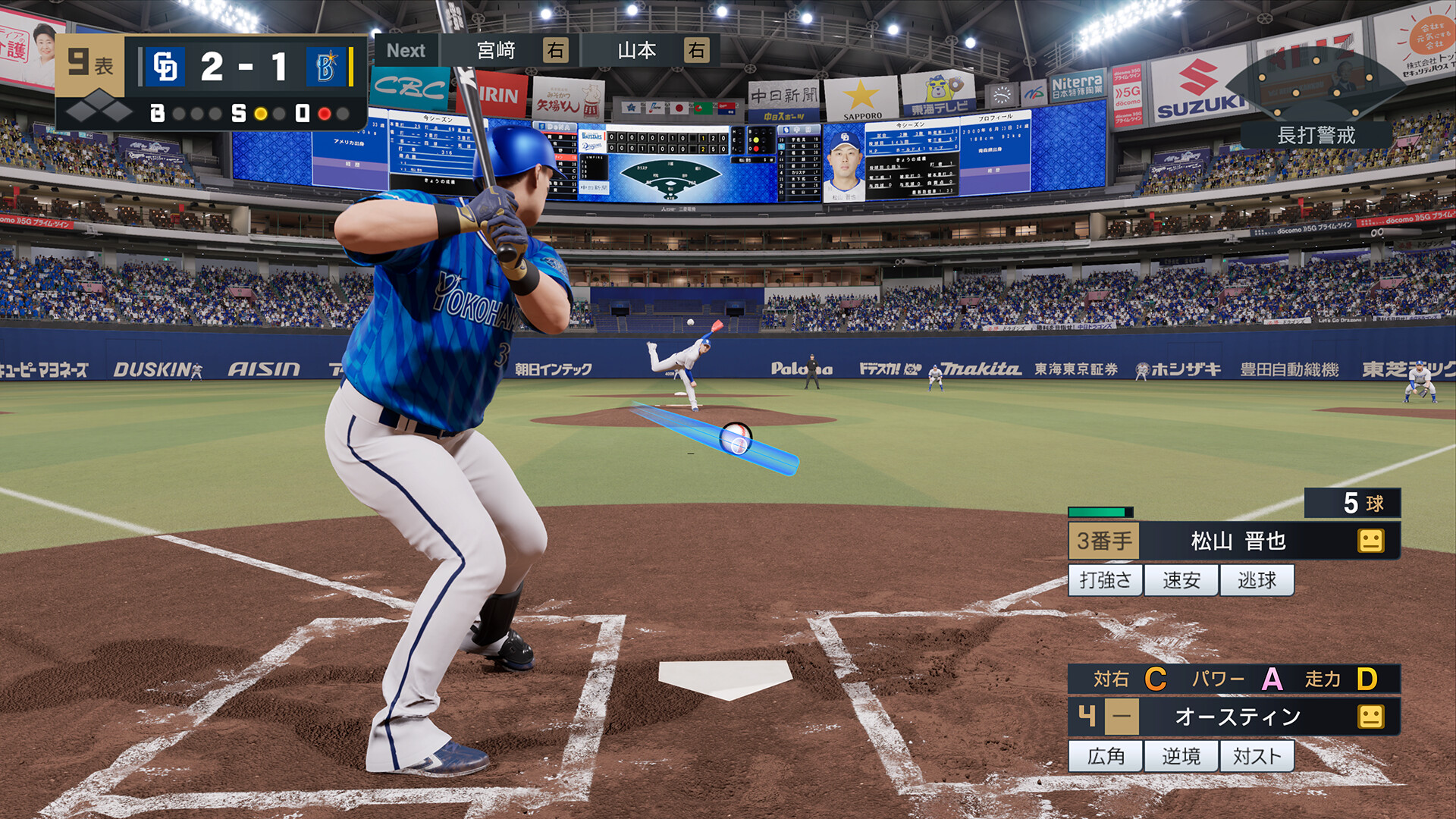Select 山本 in the next batter list

point(637,51)
